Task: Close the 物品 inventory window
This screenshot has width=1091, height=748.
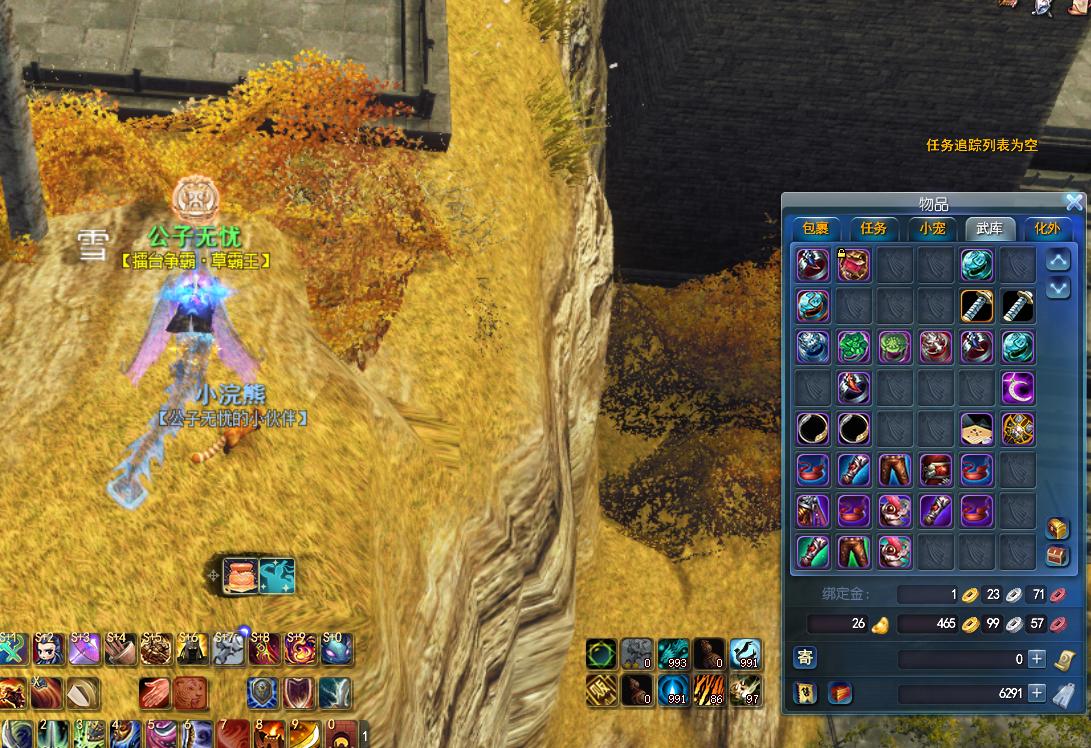Action: [x=1074, y=202]
